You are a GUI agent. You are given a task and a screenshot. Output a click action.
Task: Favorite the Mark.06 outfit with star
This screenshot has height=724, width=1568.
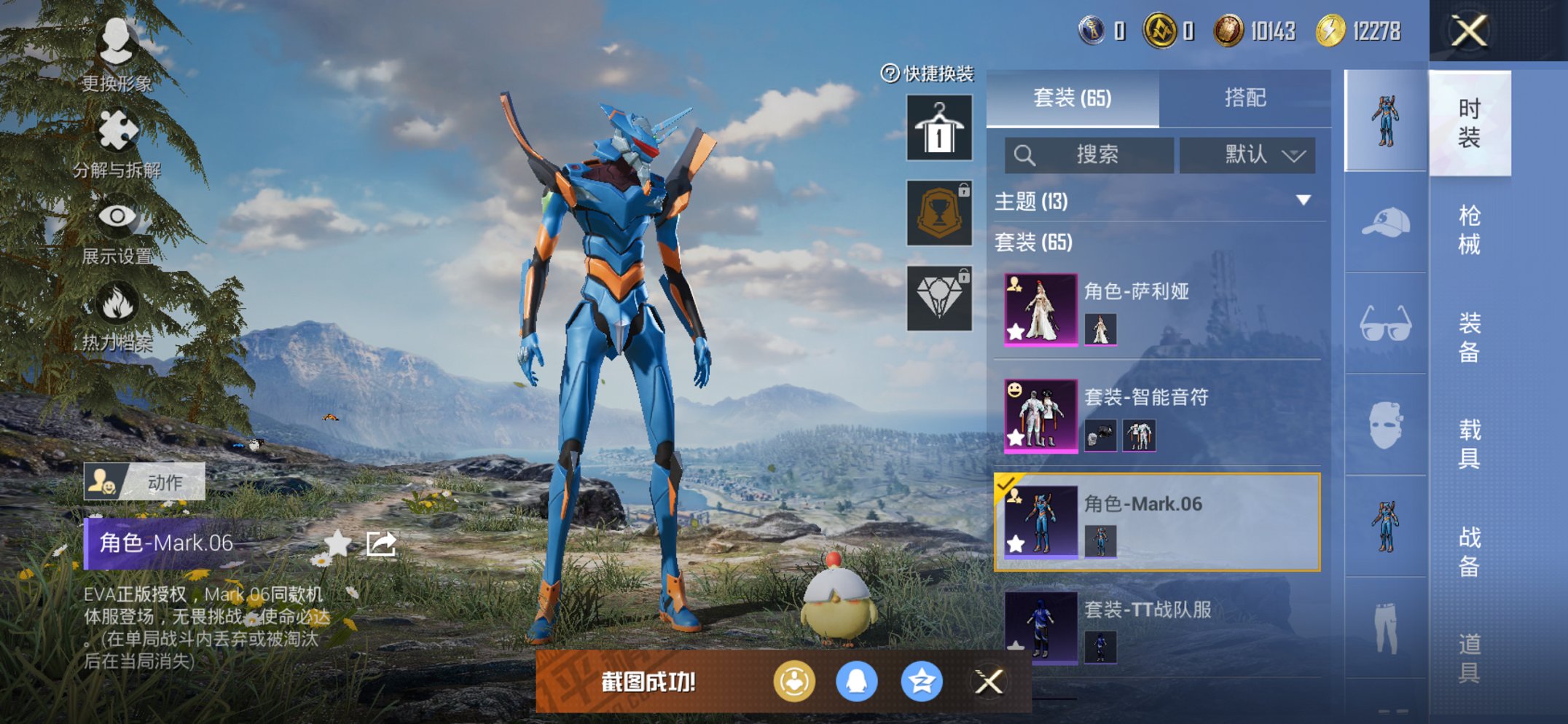[337, 543]
